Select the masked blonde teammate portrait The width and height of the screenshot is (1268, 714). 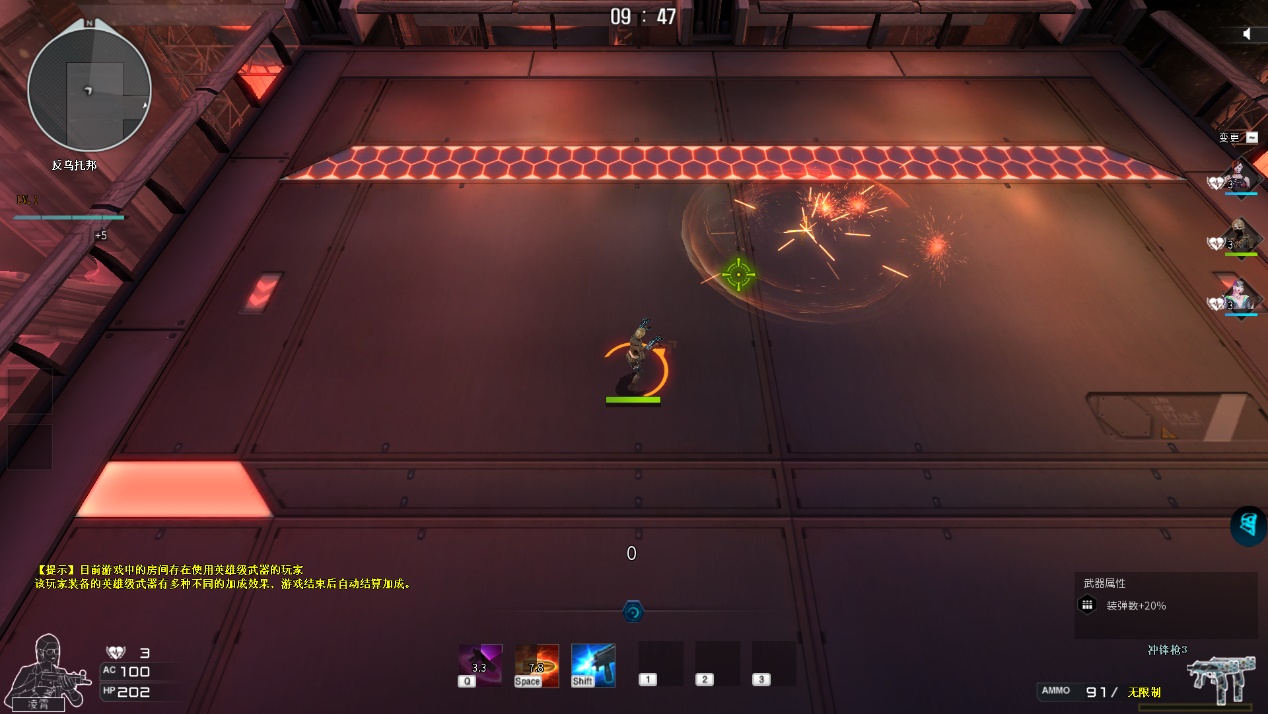[1240, 236]
